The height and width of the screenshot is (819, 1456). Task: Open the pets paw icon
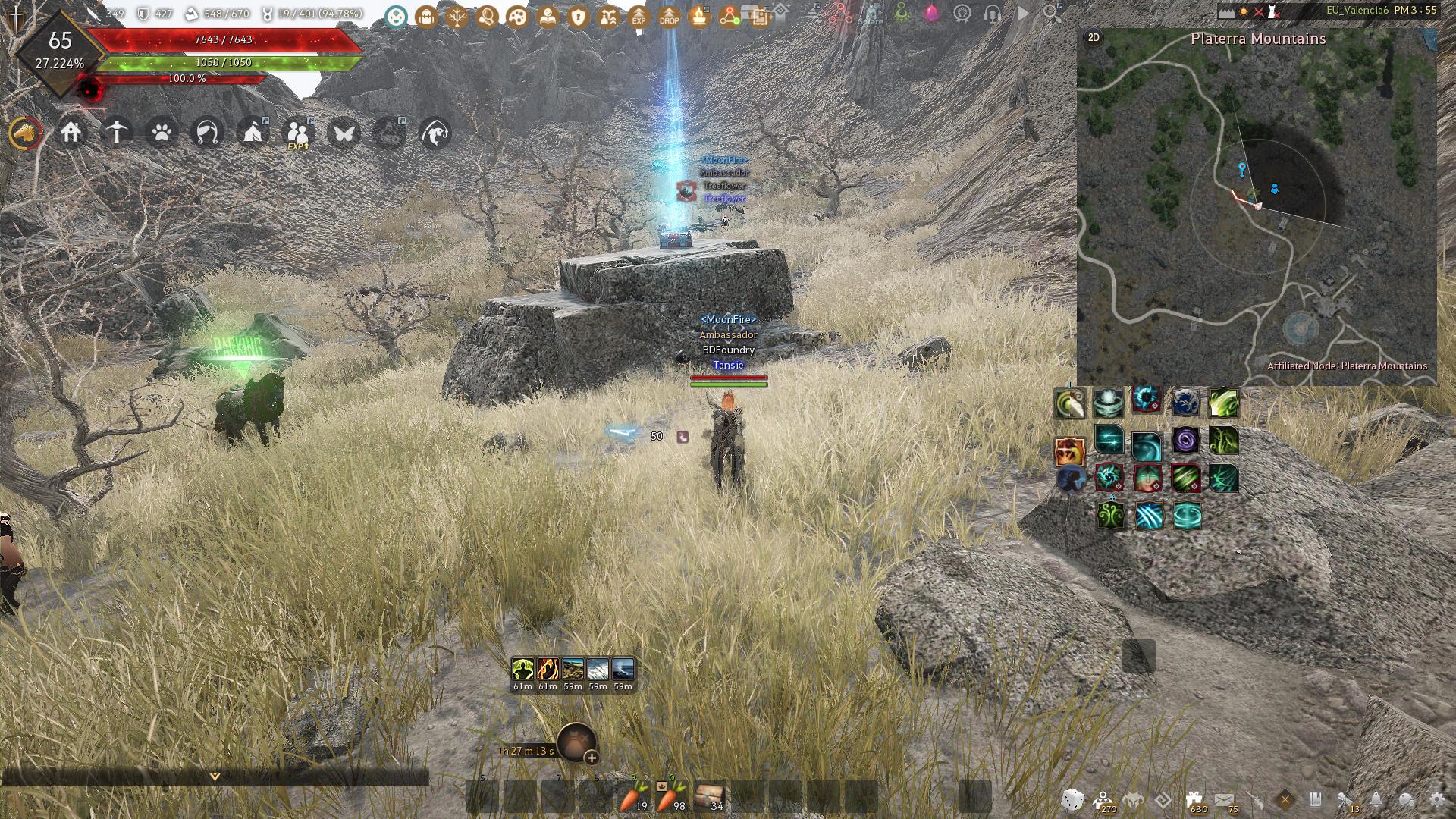pos(162,133)
